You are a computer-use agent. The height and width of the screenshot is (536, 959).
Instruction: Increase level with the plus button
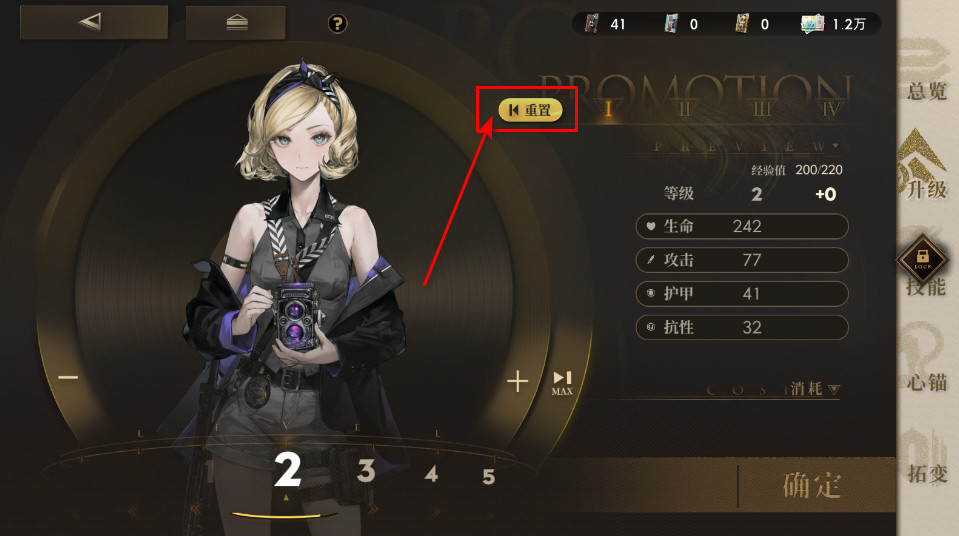[517, 380]
